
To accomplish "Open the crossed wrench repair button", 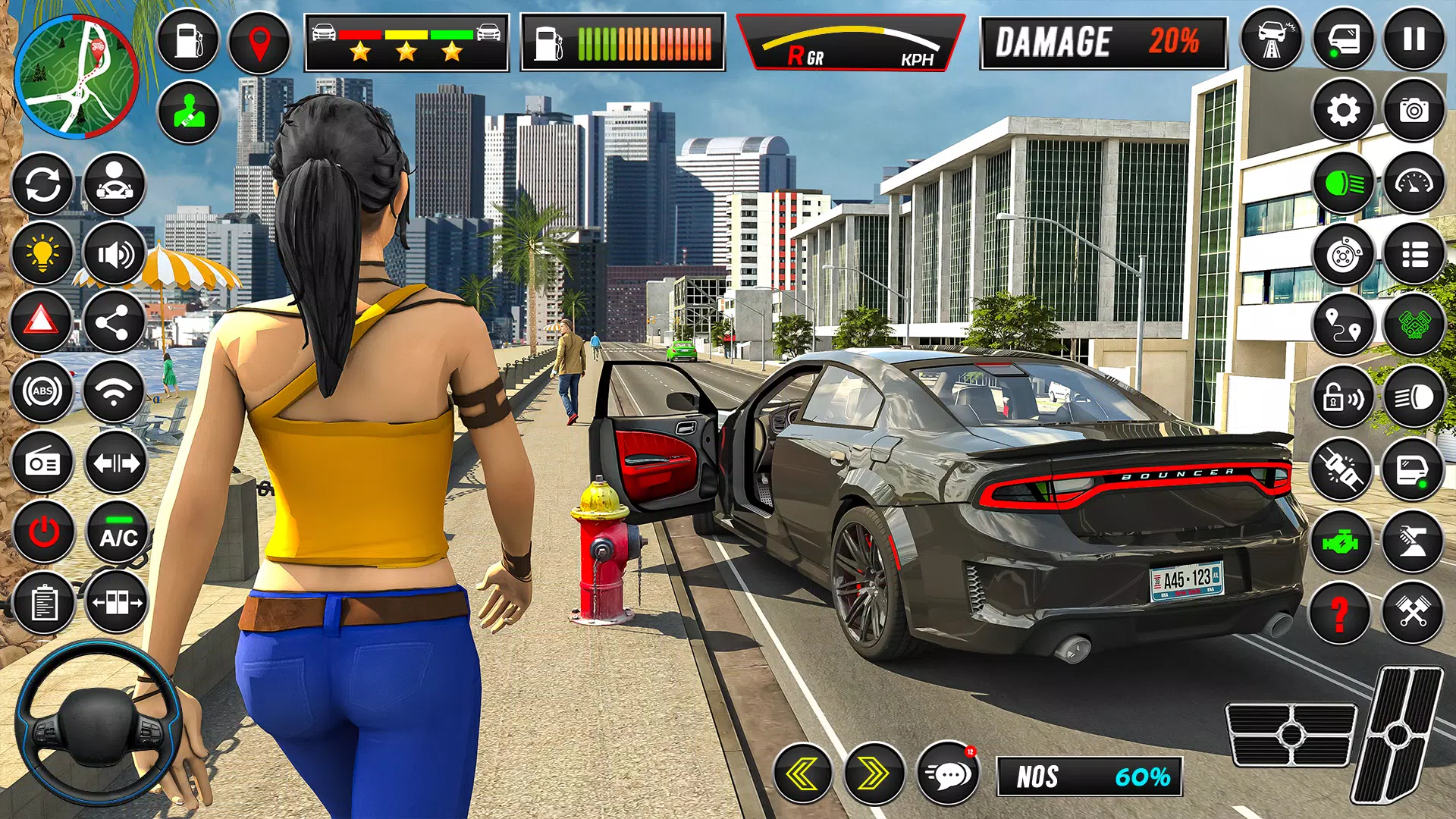I will click(x=1412, y=613).
